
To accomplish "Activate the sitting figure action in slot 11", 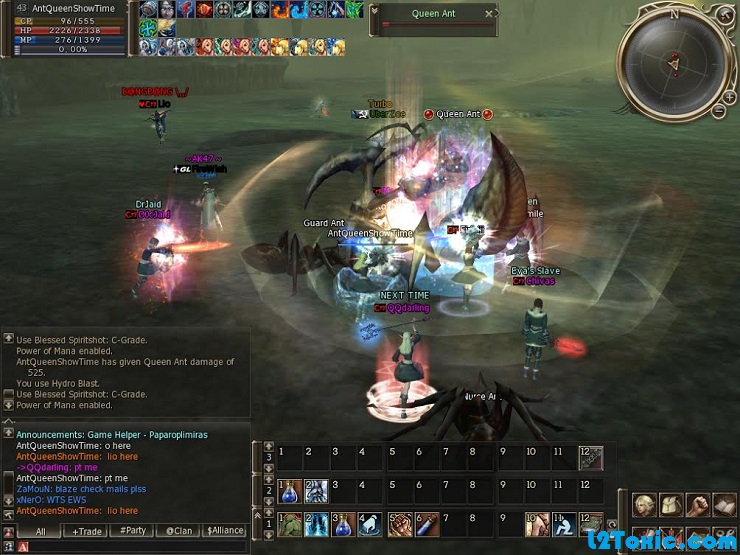I will point(564,524).
